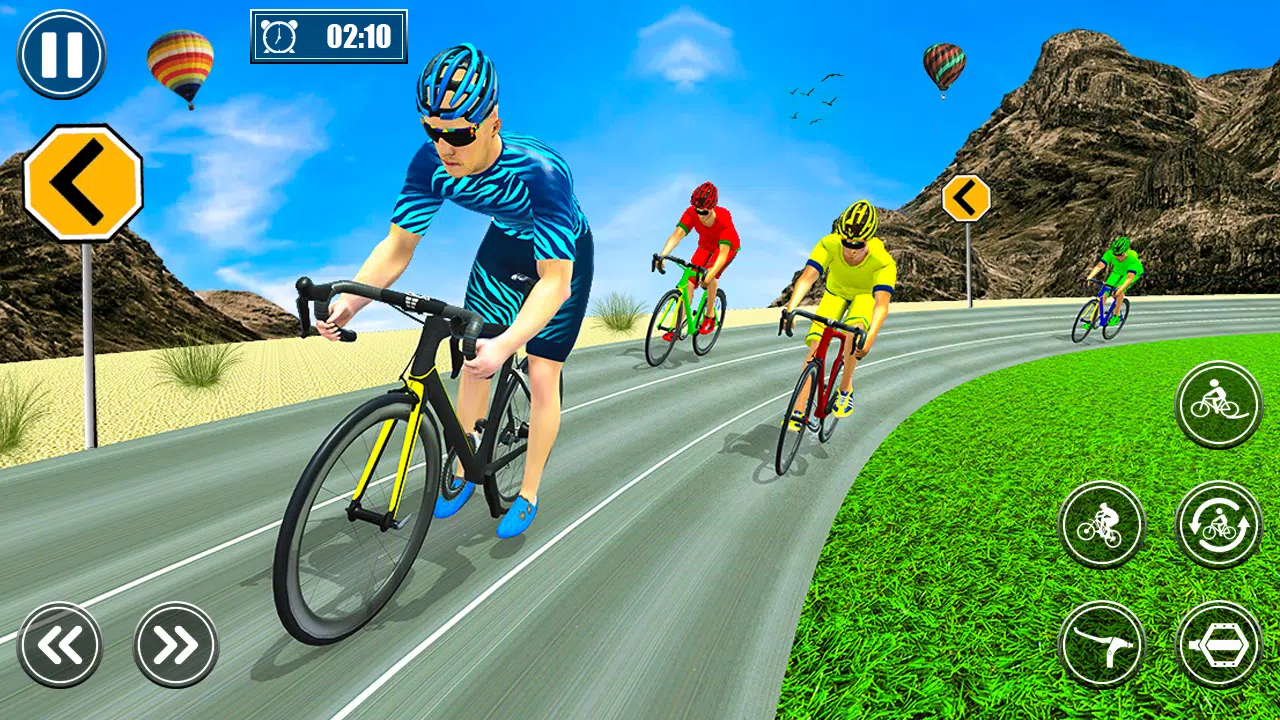1280x720 pixels.
Task: Pause the race with the pause button
Action: [x=61, y=53]
